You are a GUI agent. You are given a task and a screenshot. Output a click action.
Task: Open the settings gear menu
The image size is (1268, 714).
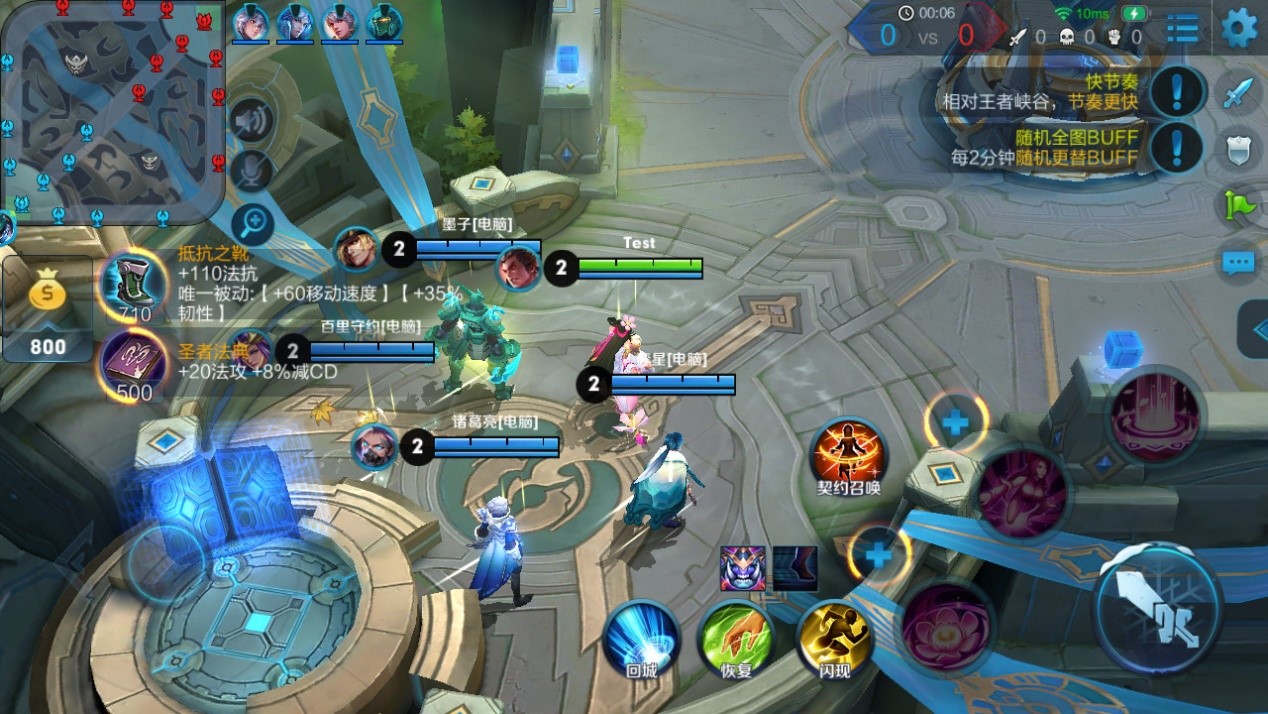[x=1240, y=27]
